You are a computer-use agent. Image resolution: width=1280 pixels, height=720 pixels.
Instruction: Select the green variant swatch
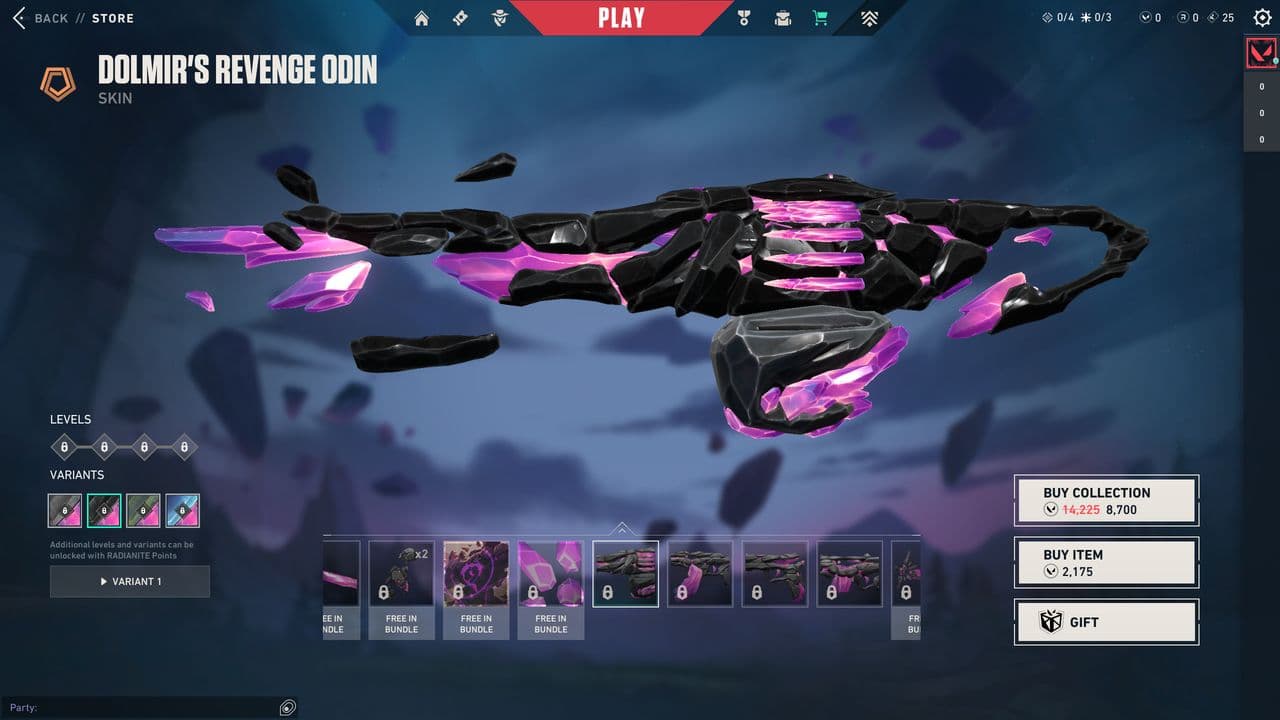[144, 510]
